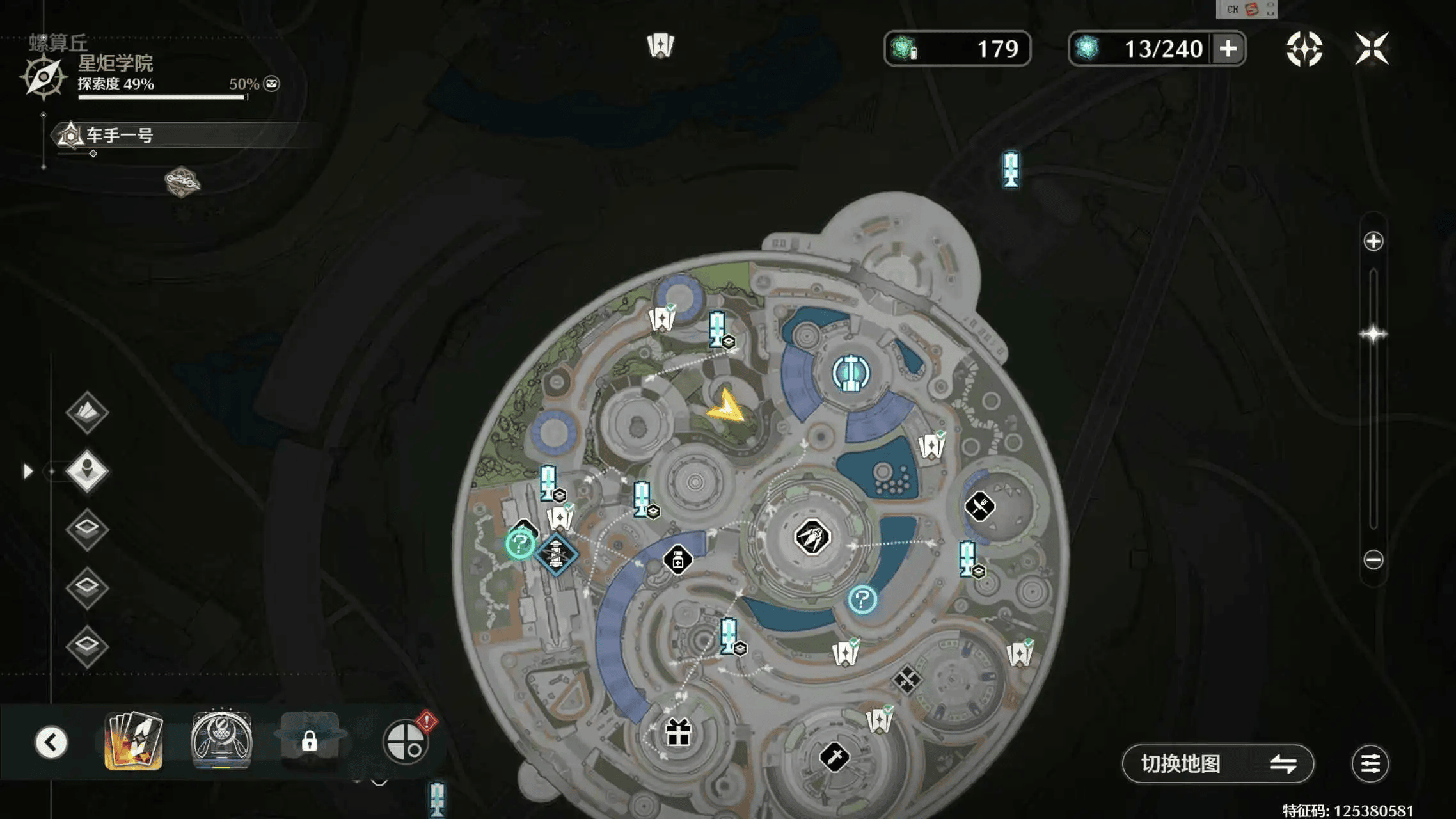Open the map filter settings button

click(1370, 763)
